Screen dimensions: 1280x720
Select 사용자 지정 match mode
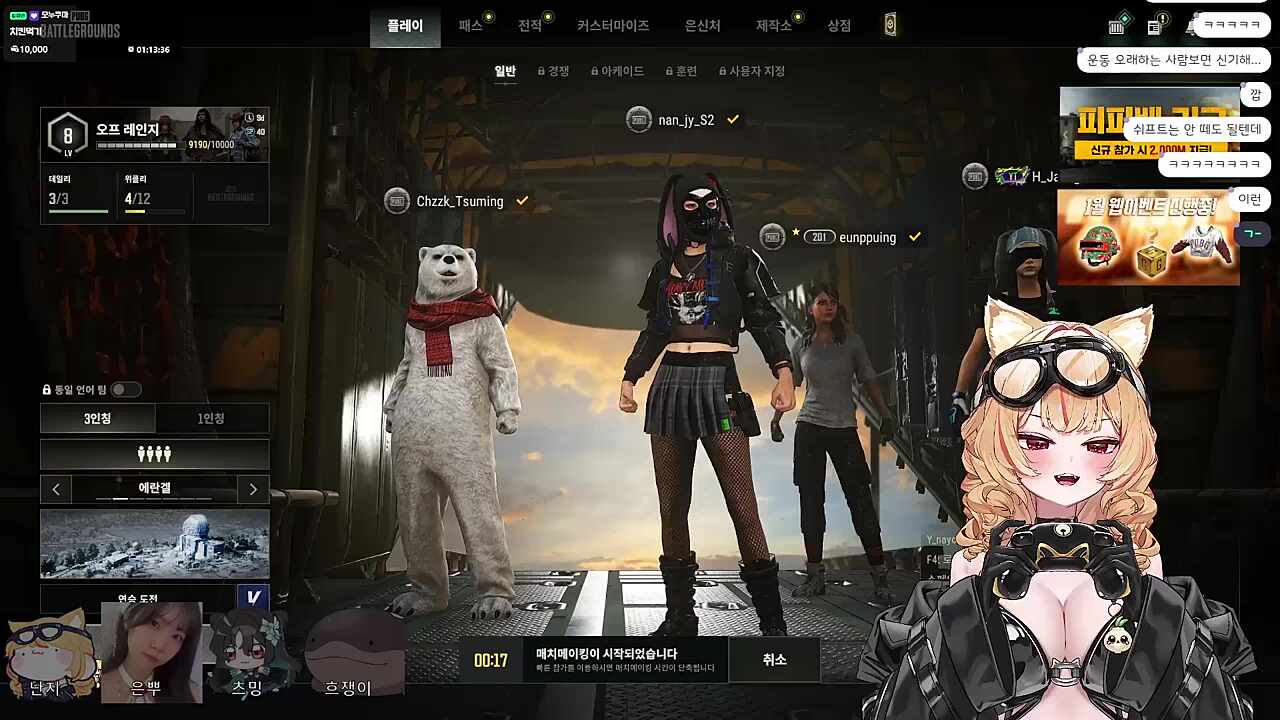[x=752, y=71]
